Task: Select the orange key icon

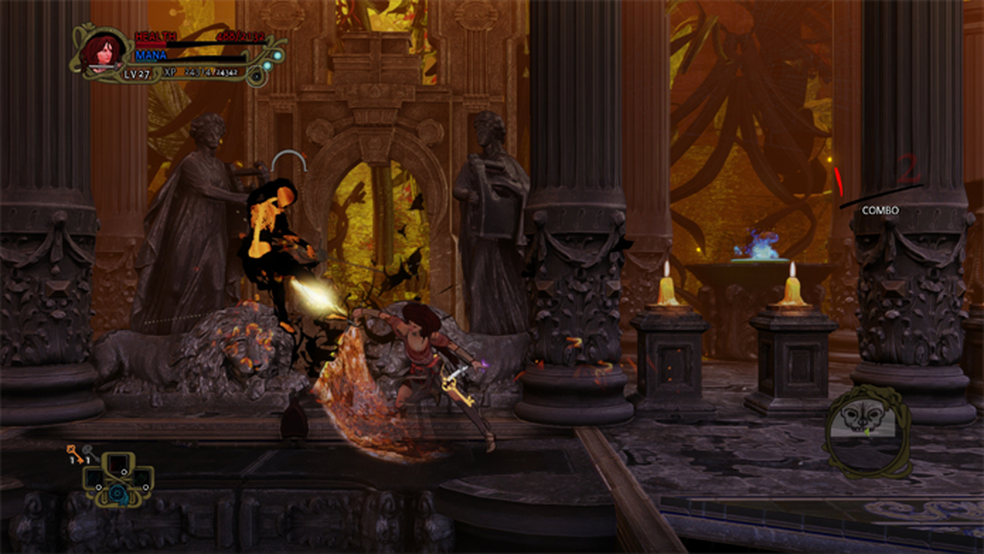Action: [x=73, y=454]
